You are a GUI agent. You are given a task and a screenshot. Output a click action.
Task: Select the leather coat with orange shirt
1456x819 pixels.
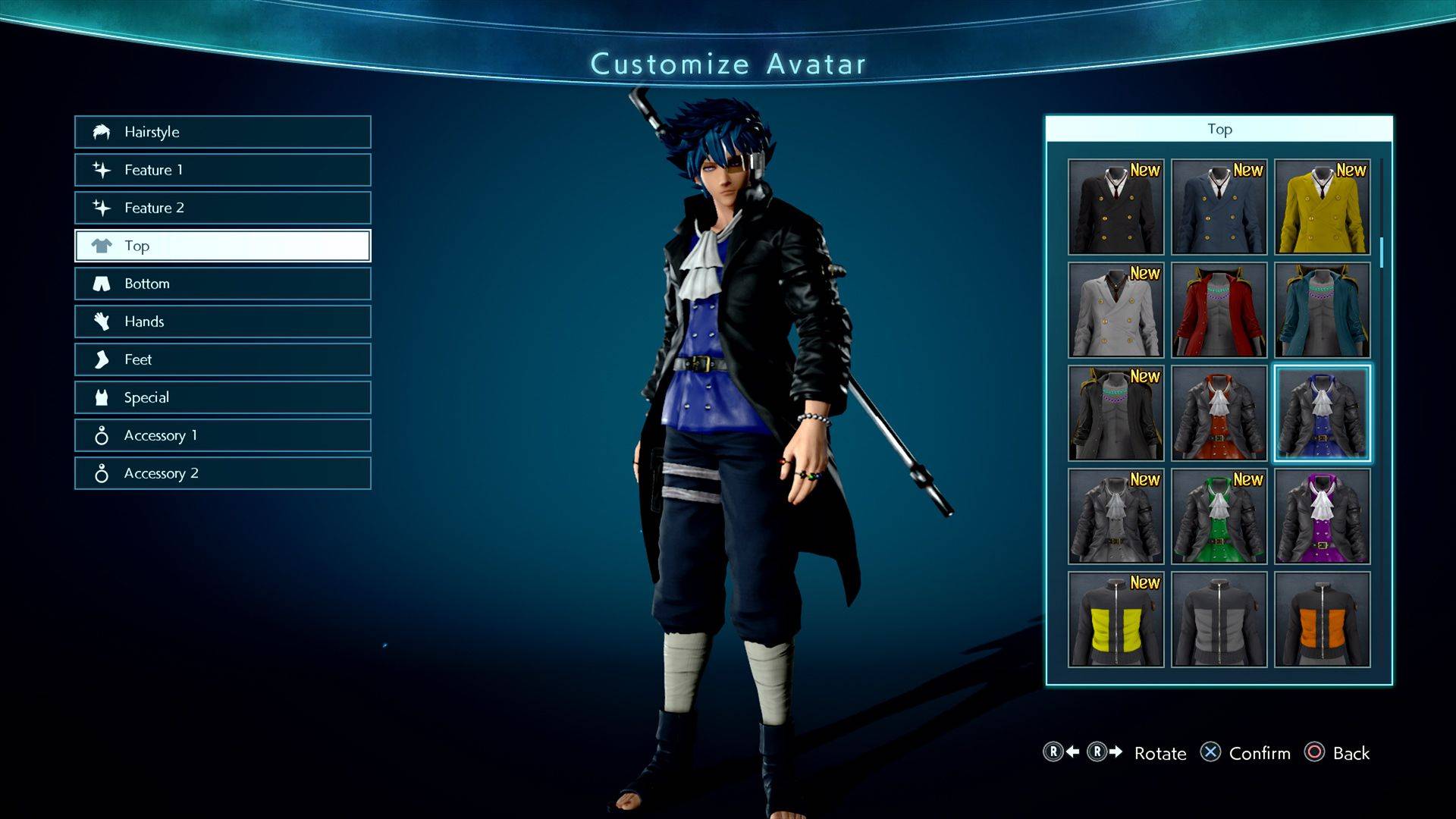[x=1219, y=413]
